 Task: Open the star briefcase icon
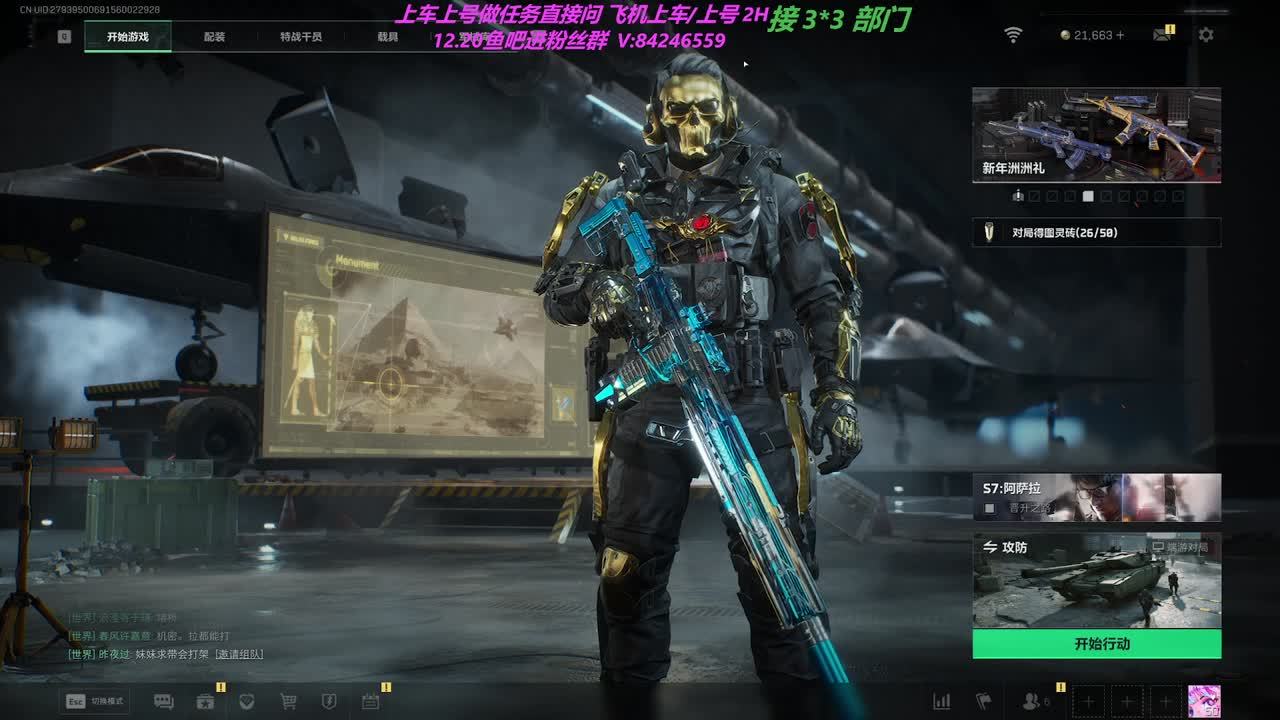tap(206, 702)
